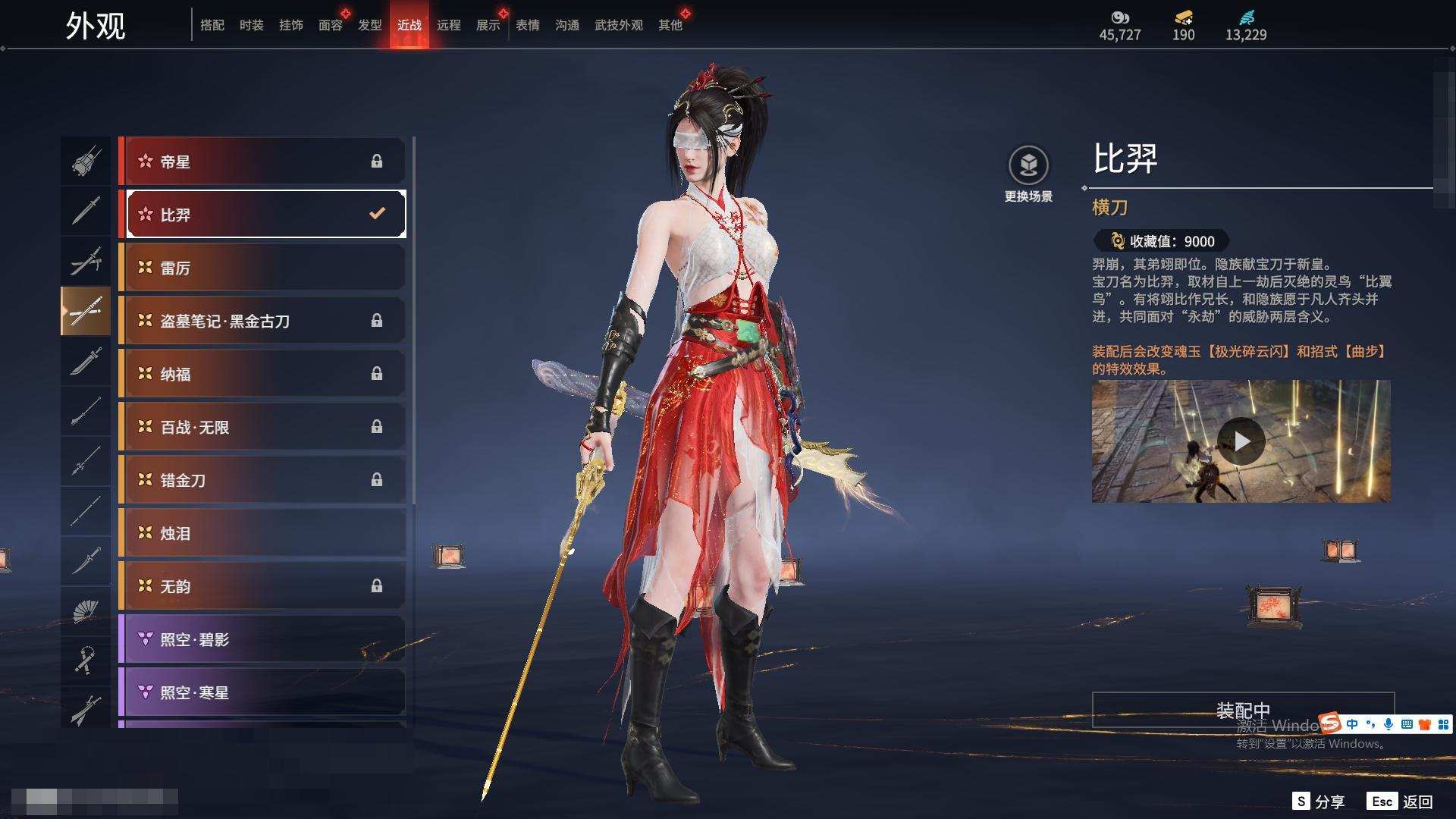Switch to the 时装 tab

coord(251,25)
